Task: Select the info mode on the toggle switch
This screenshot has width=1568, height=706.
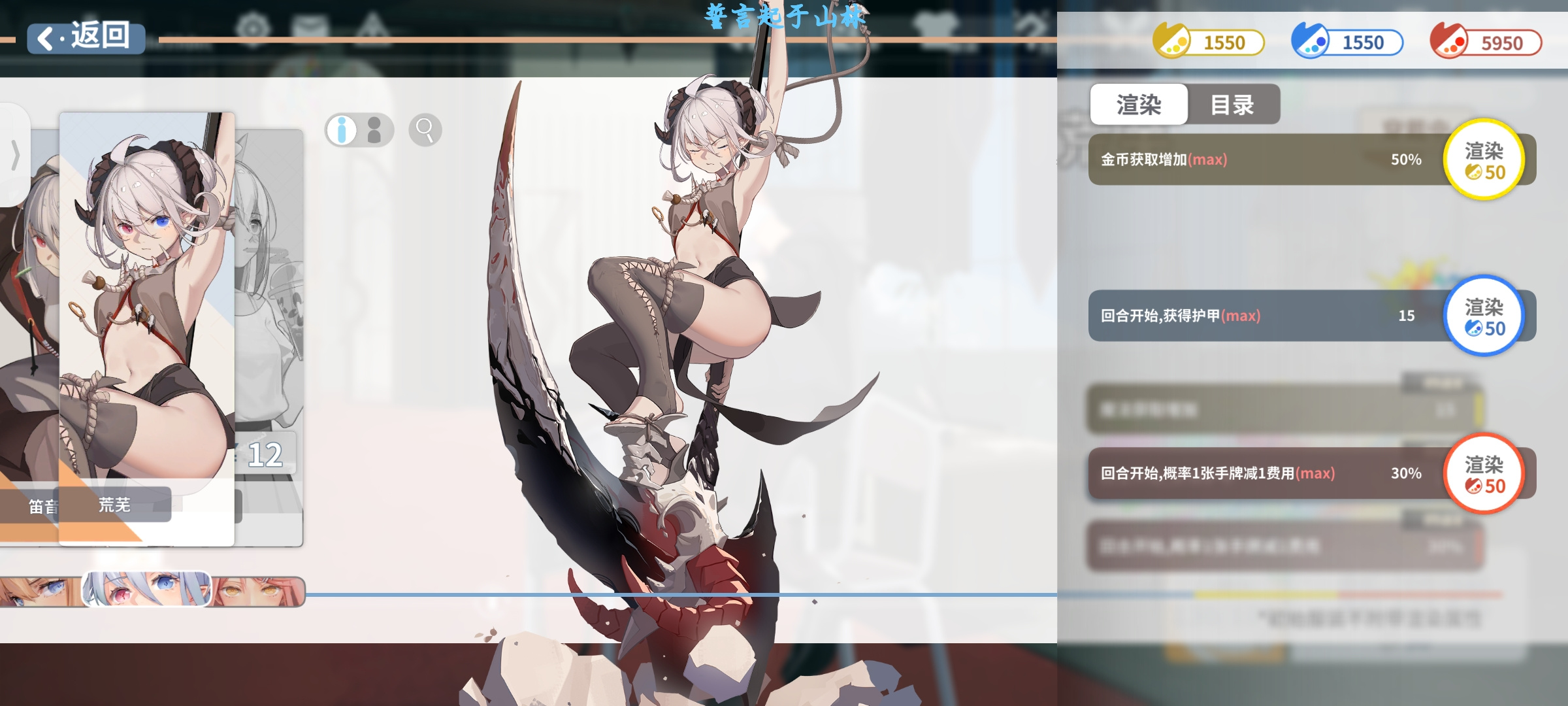Action: pos(341,129)
